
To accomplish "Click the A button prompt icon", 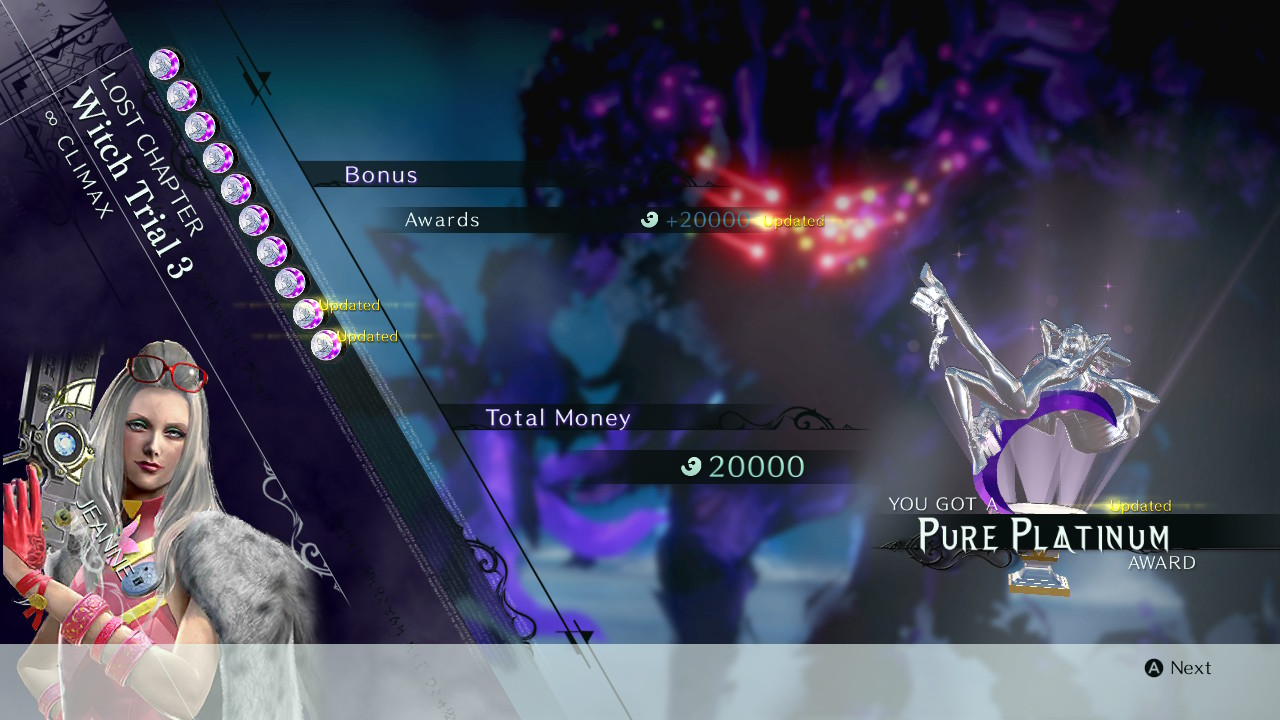I will pos(1152,668).
